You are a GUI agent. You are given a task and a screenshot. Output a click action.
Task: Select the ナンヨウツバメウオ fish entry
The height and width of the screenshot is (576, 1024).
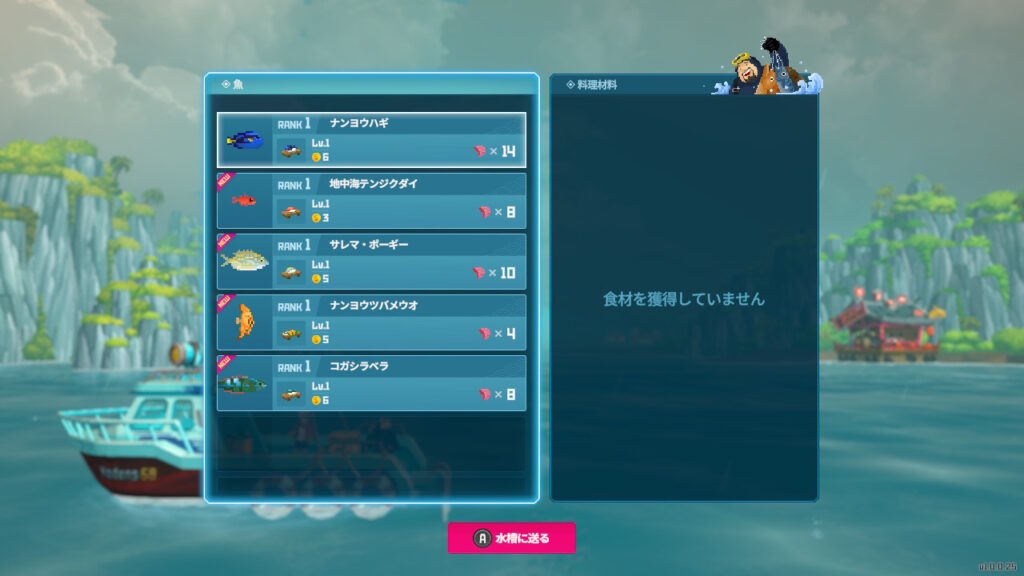(371, 322)
